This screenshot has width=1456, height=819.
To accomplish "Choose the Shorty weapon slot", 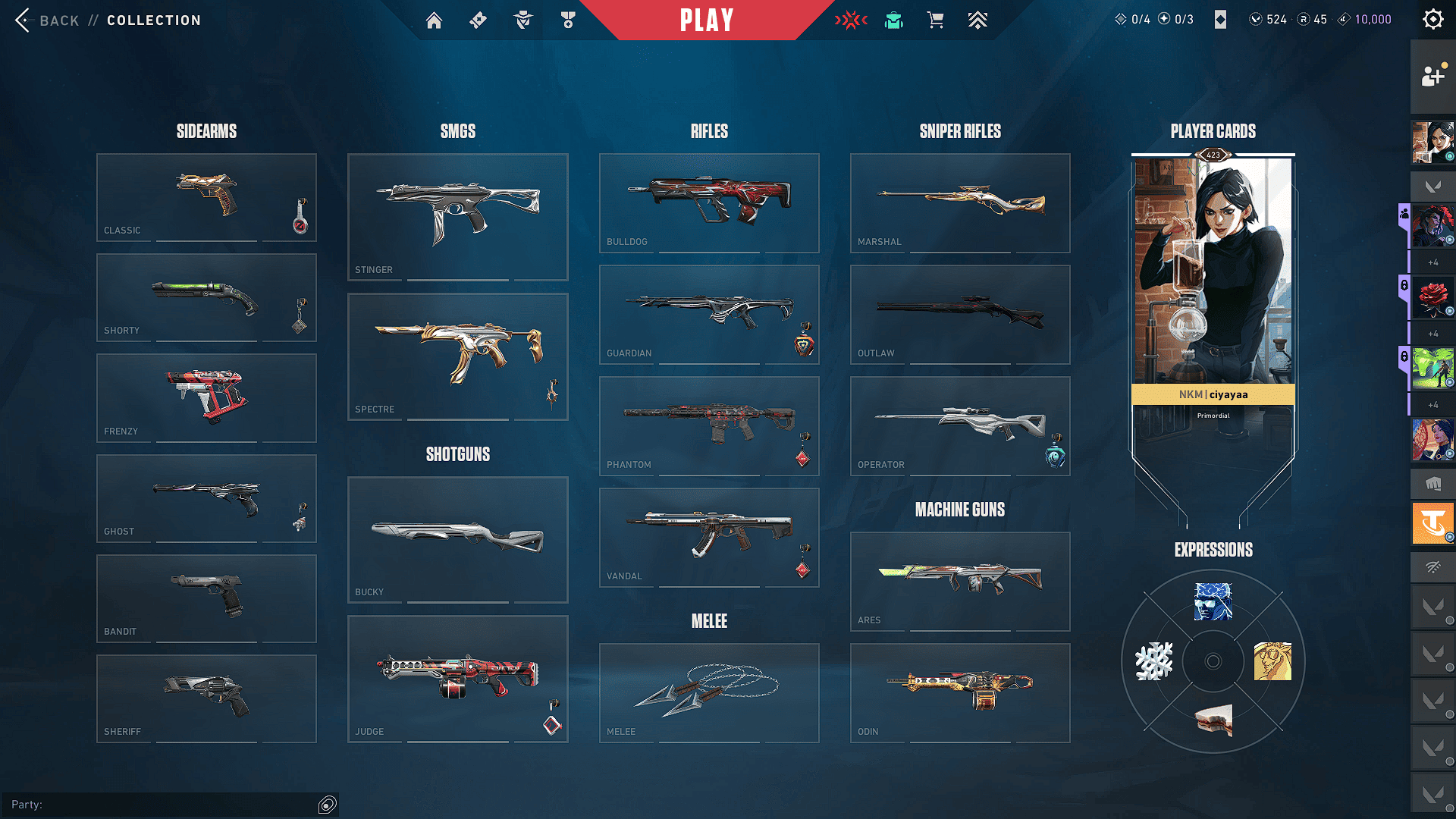I will 206,297.
